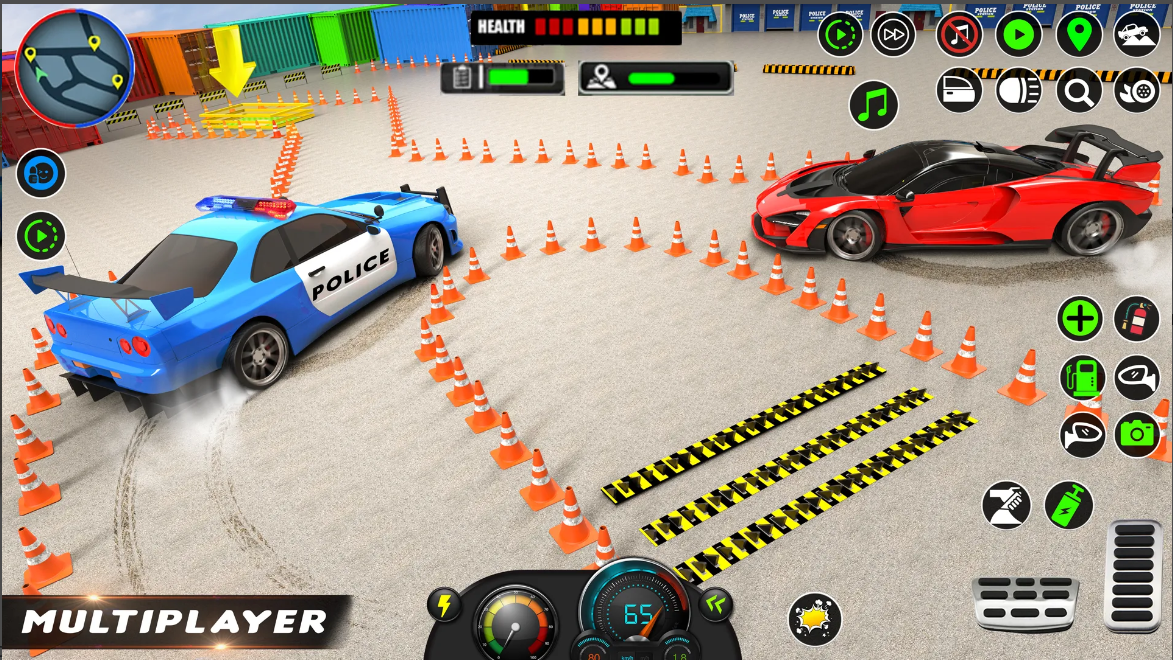Toggle the crossed-out music note icon

click(x=960, y=36)
